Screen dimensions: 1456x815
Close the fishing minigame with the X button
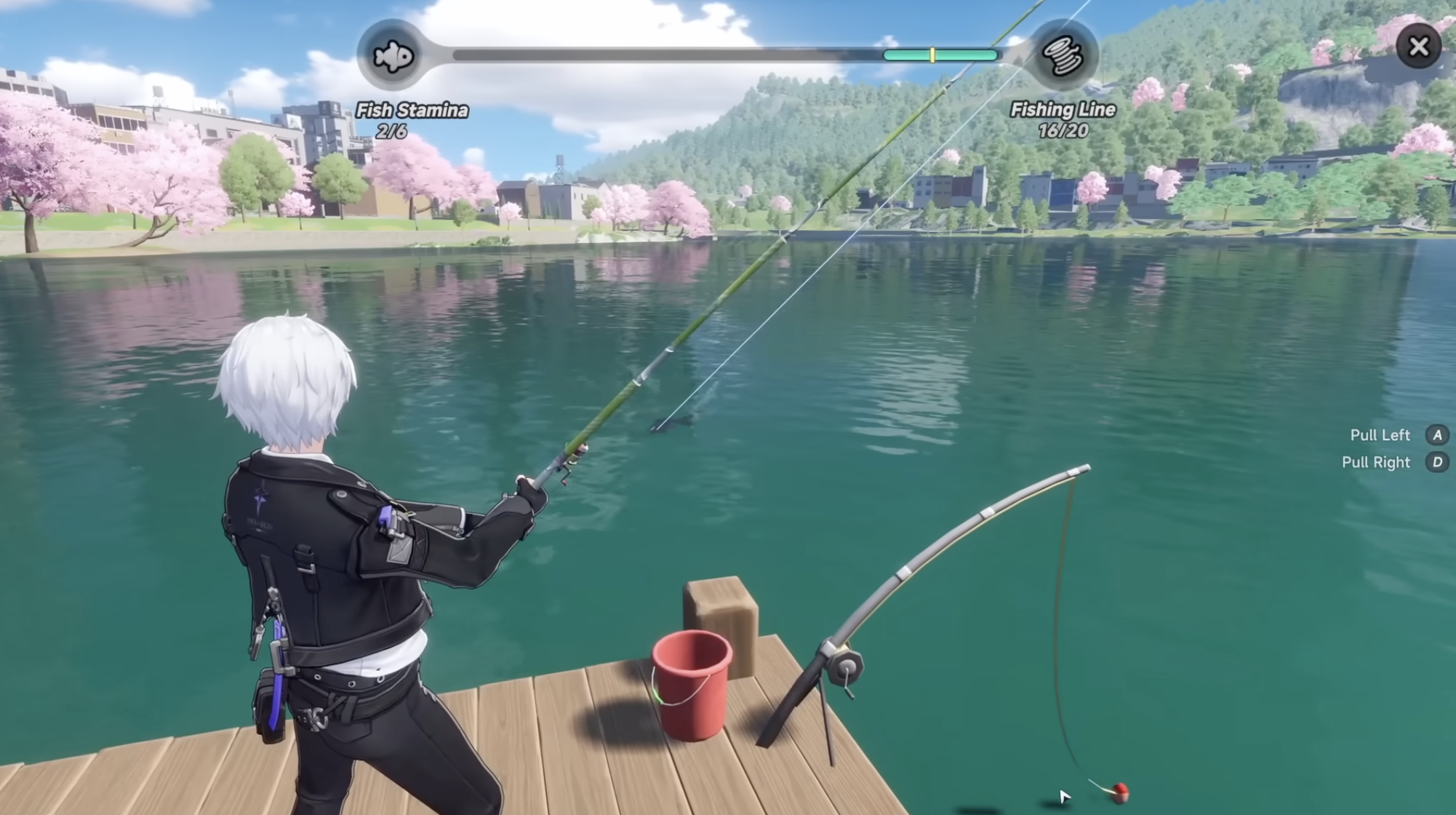(x=1417, y=47)
